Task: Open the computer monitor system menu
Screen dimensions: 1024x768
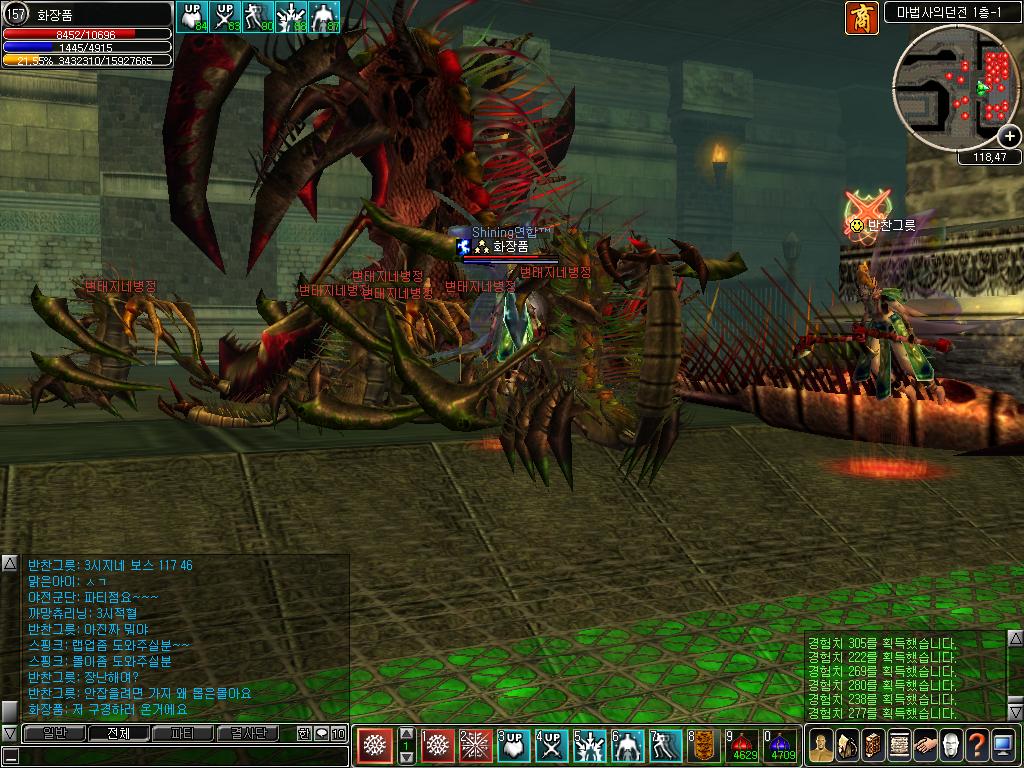Action: coord(1003,746)
